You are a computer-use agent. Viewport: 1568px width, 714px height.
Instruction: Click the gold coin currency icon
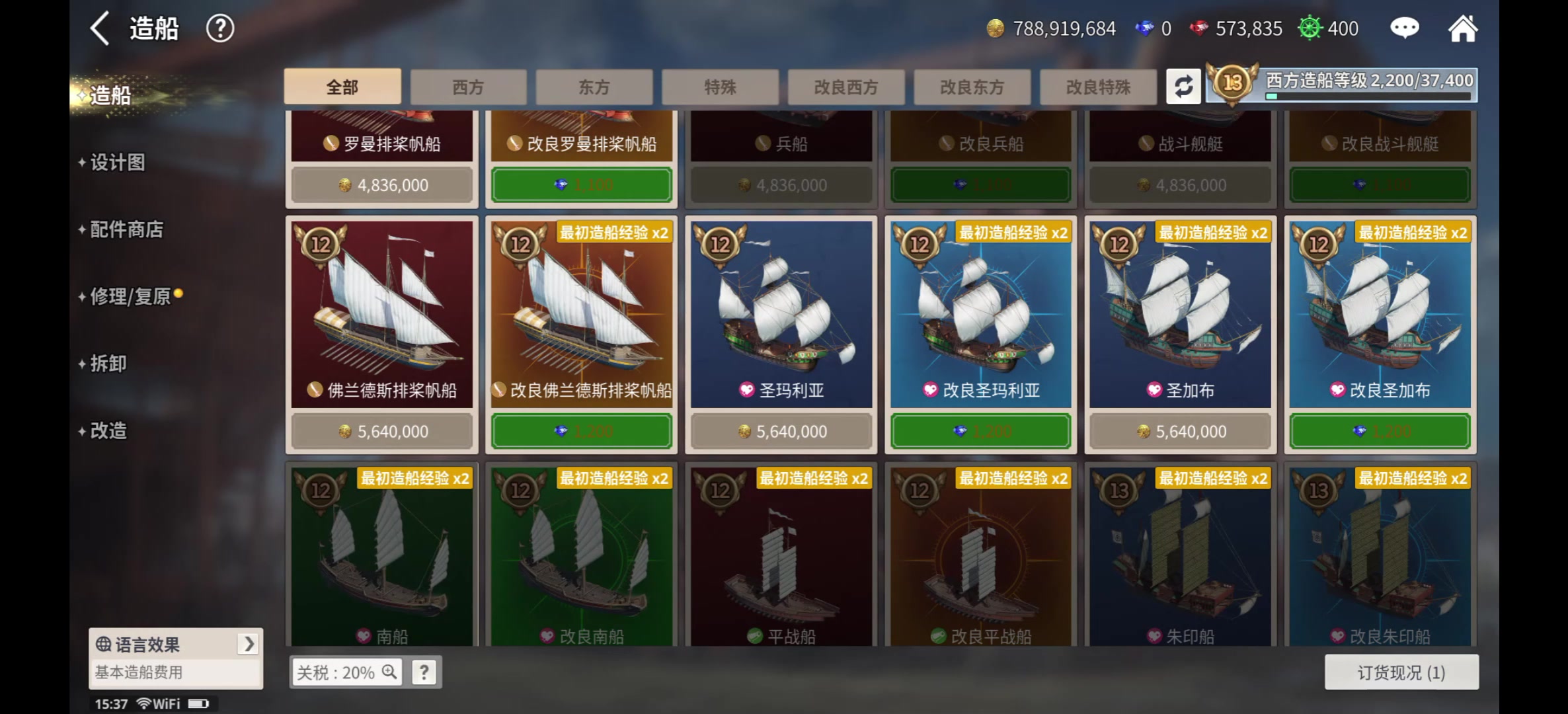click(997, 28)
